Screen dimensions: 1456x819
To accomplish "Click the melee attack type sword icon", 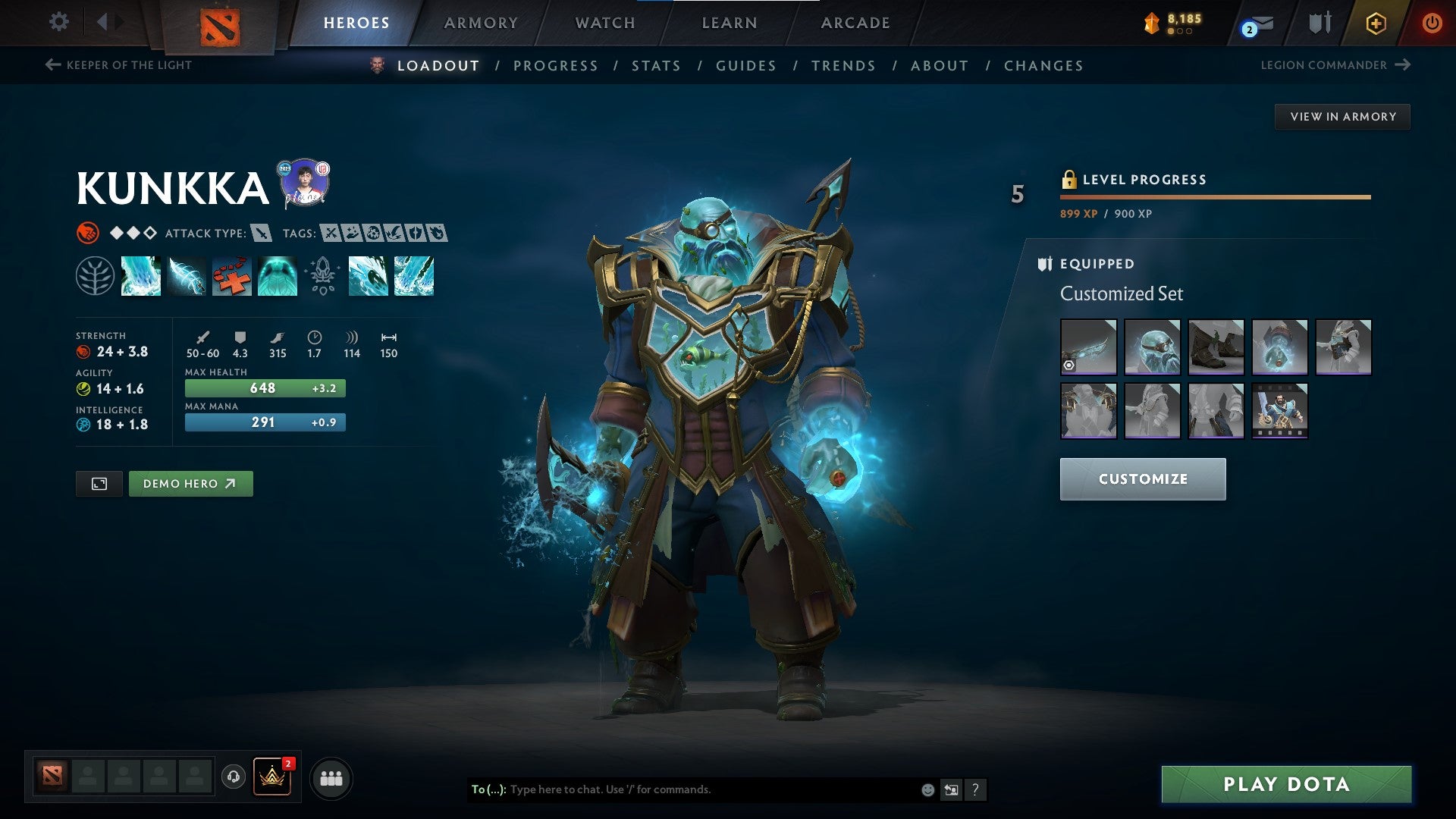I will point(261,234).
